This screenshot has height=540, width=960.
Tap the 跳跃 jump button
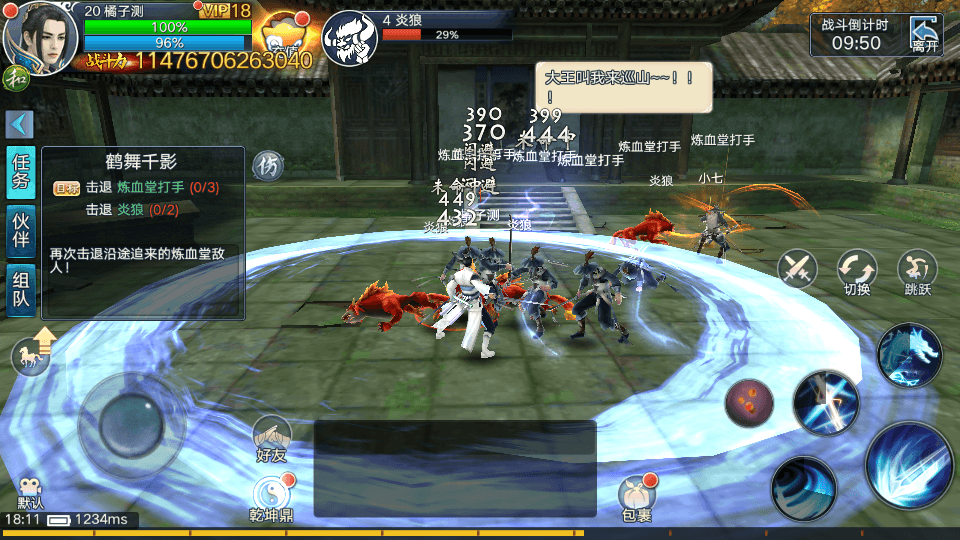pyautogui.click(x=917, y=270)
